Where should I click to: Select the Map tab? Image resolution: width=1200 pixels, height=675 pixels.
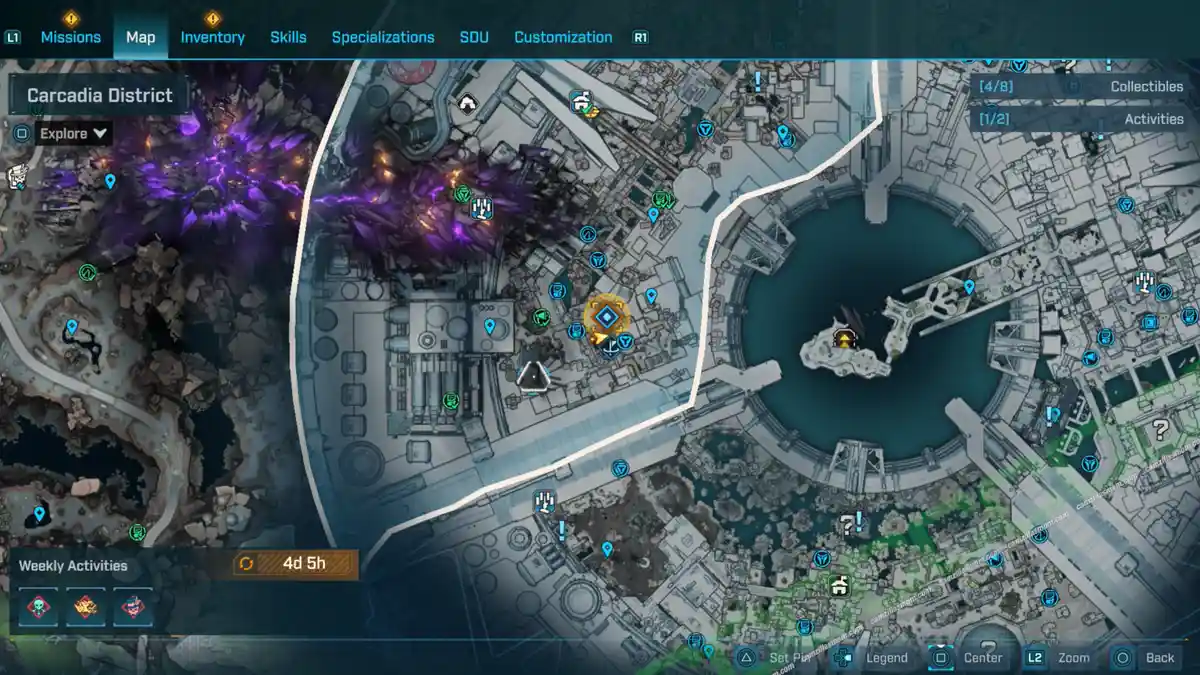click(140, 37)
